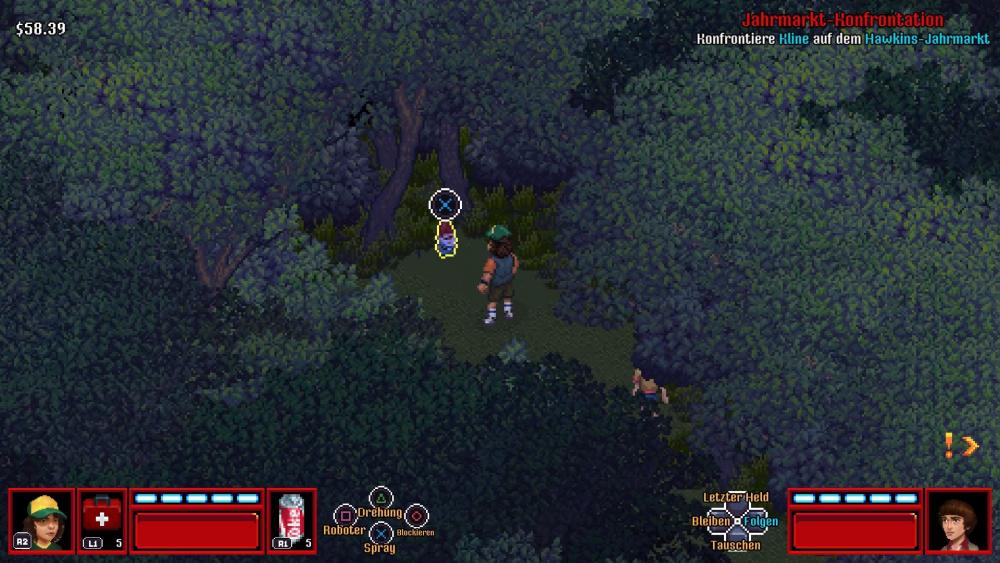The height and width of the screenshot is (563, 1000).
Task: Open the Jahrmarkt-Konfrontation quest tracker
Action: click(842, 20)
